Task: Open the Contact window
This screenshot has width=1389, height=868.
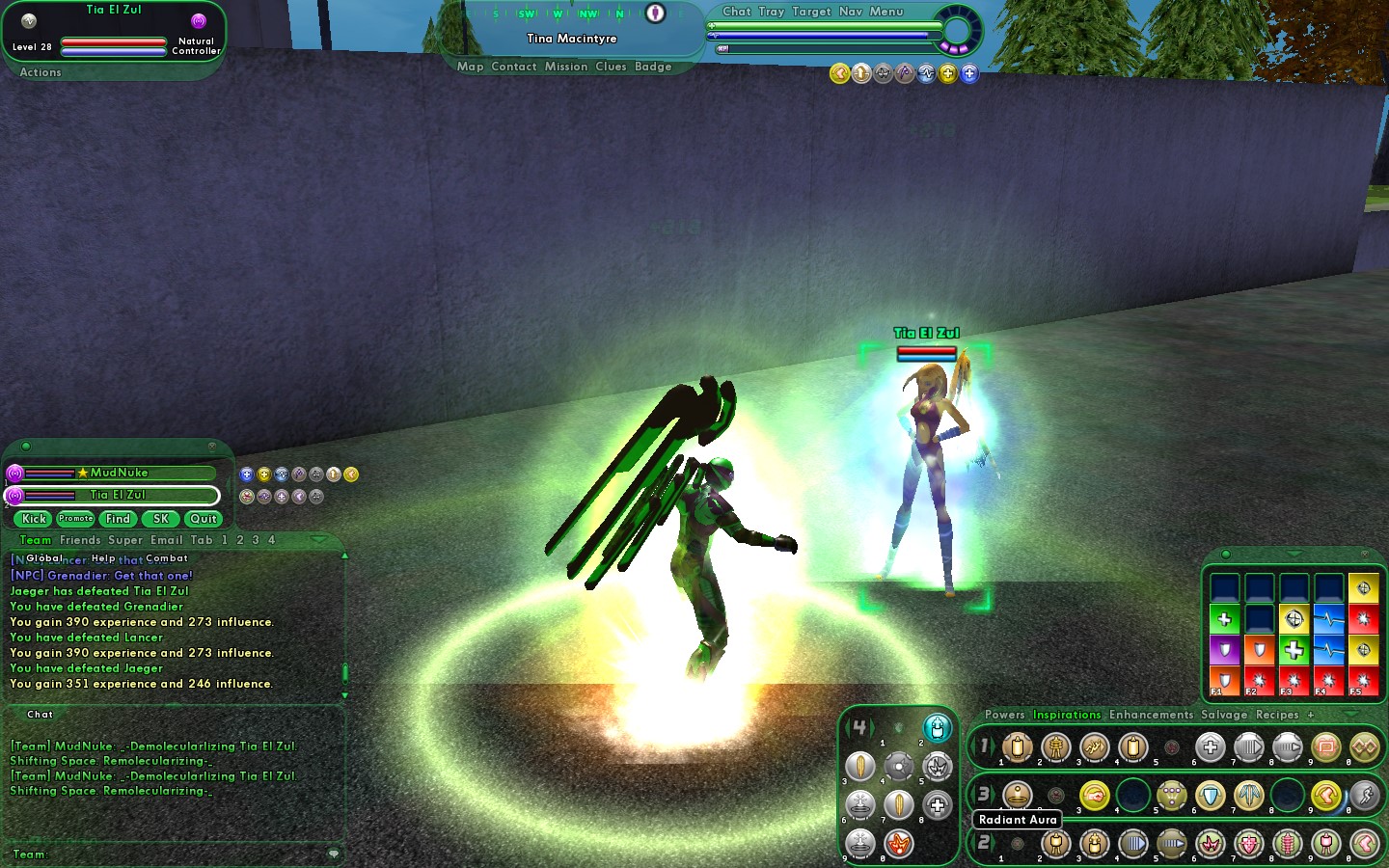Action: pyautogui.click(x=513, y=67)
